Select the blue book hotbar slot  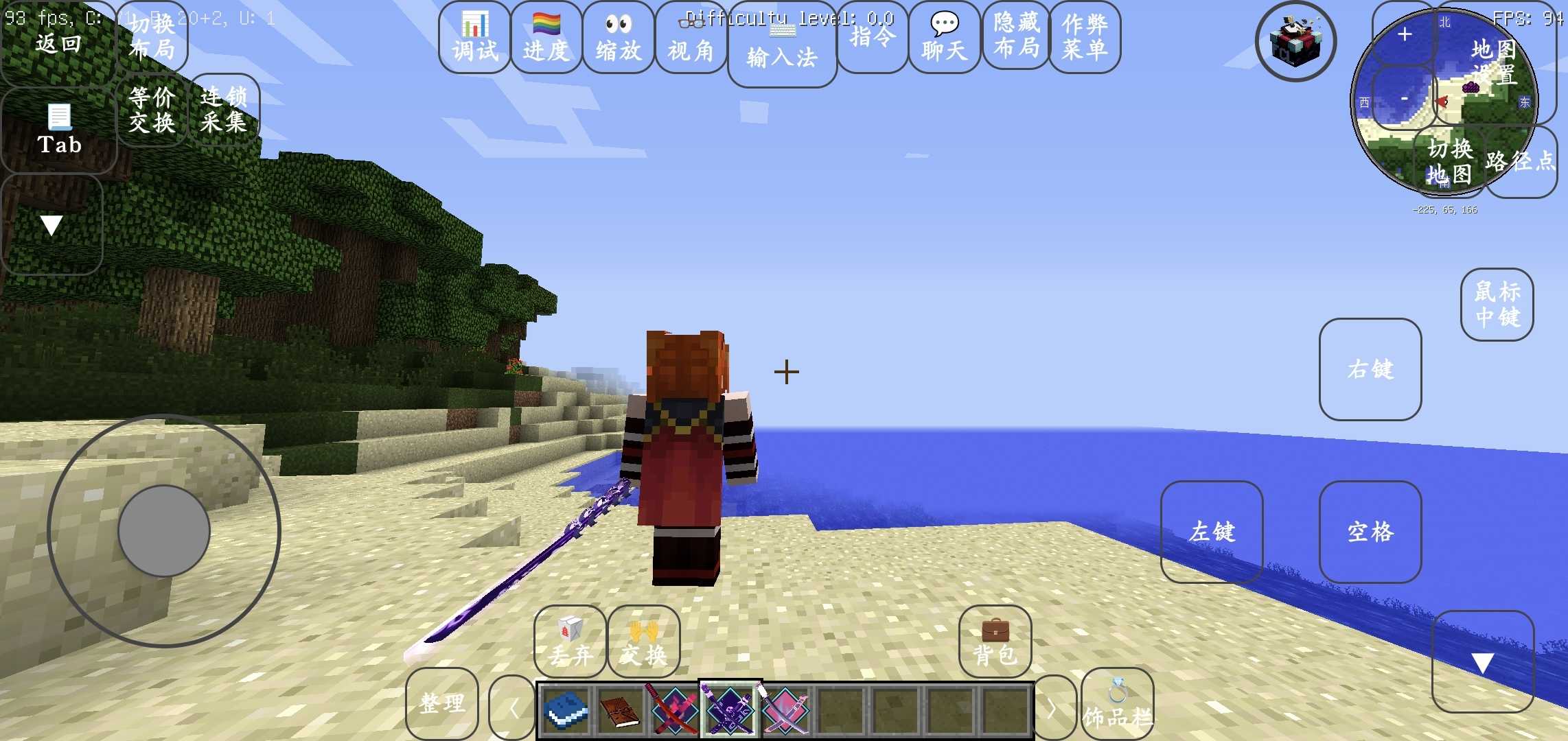566,710
